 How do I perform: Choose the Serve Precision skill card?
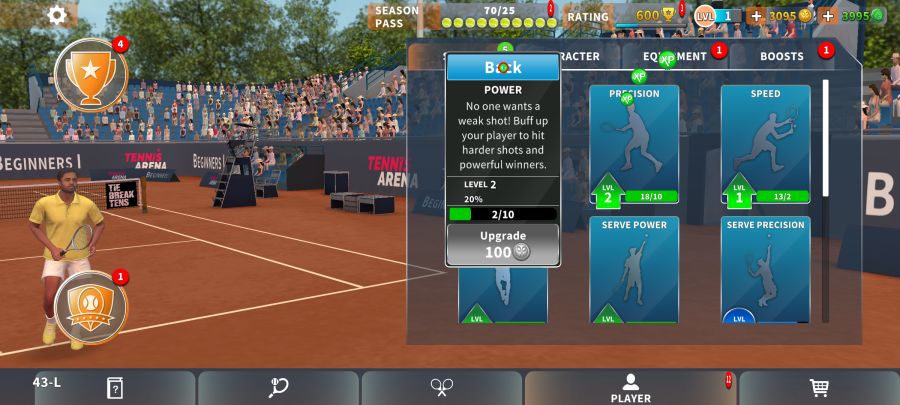pyautogui.click(x=765, y=270)
